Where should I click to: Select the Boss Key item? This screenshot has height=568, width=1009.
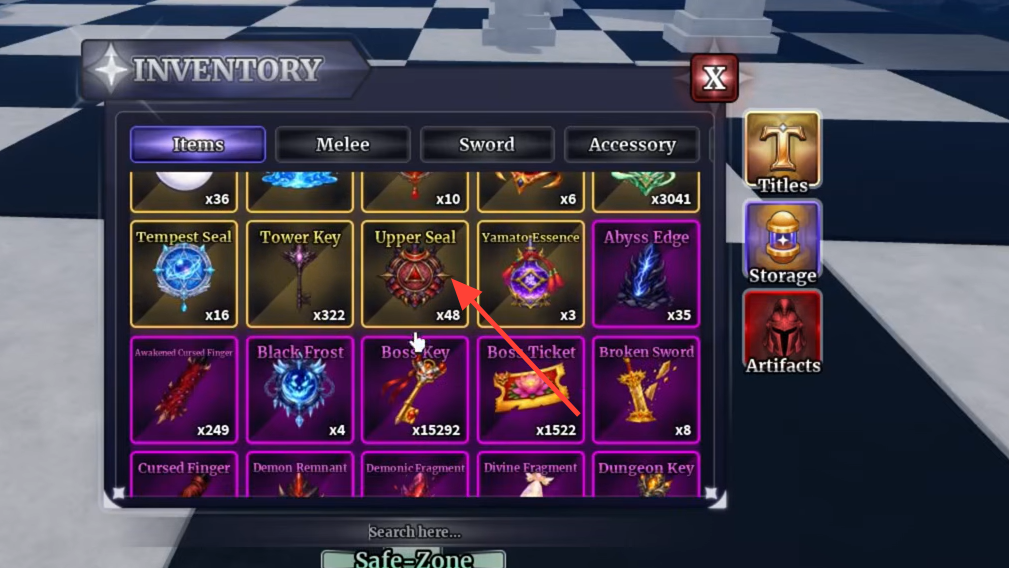pos(415,390)
